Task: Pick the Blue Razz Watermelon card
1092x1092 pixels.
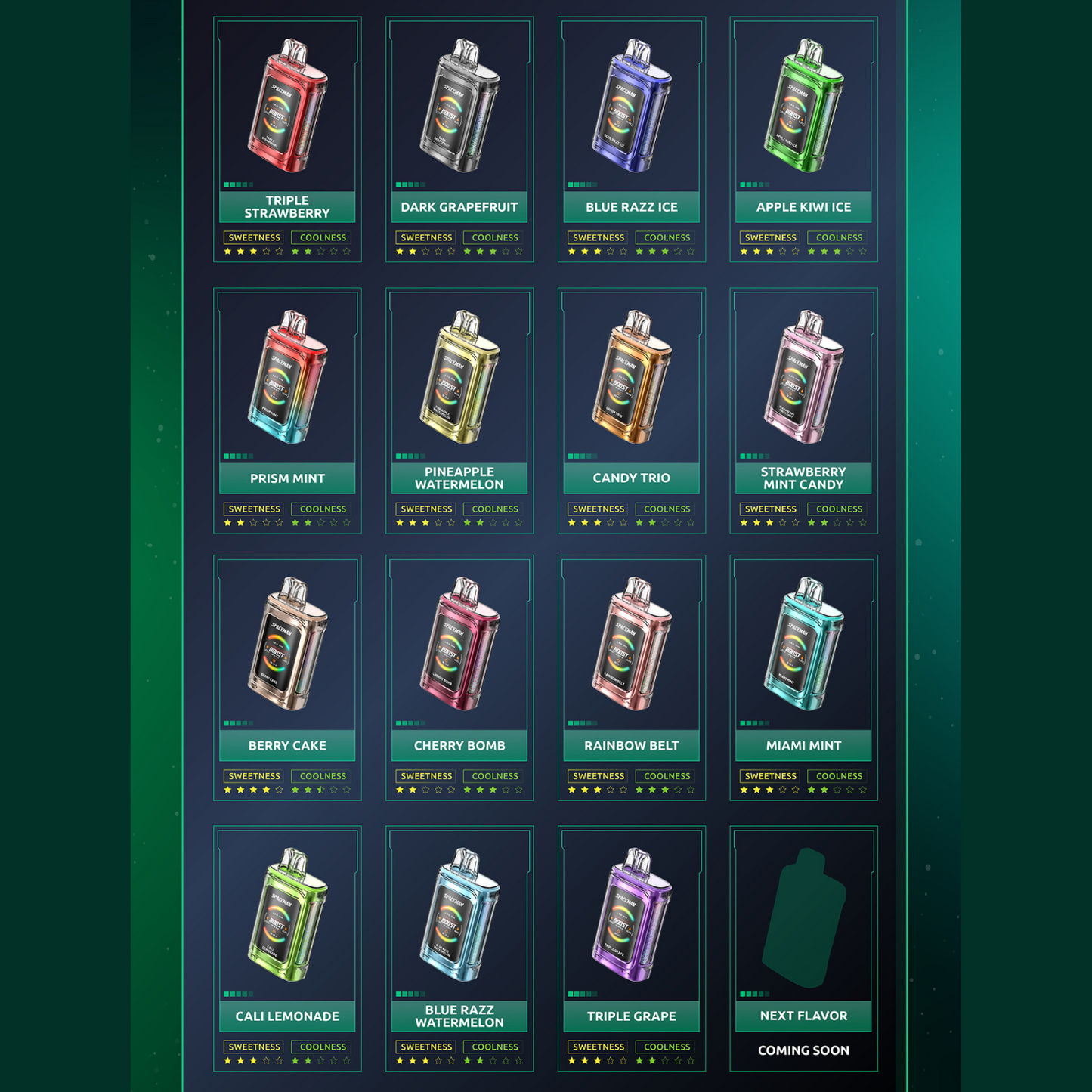Action: [459, 948]
